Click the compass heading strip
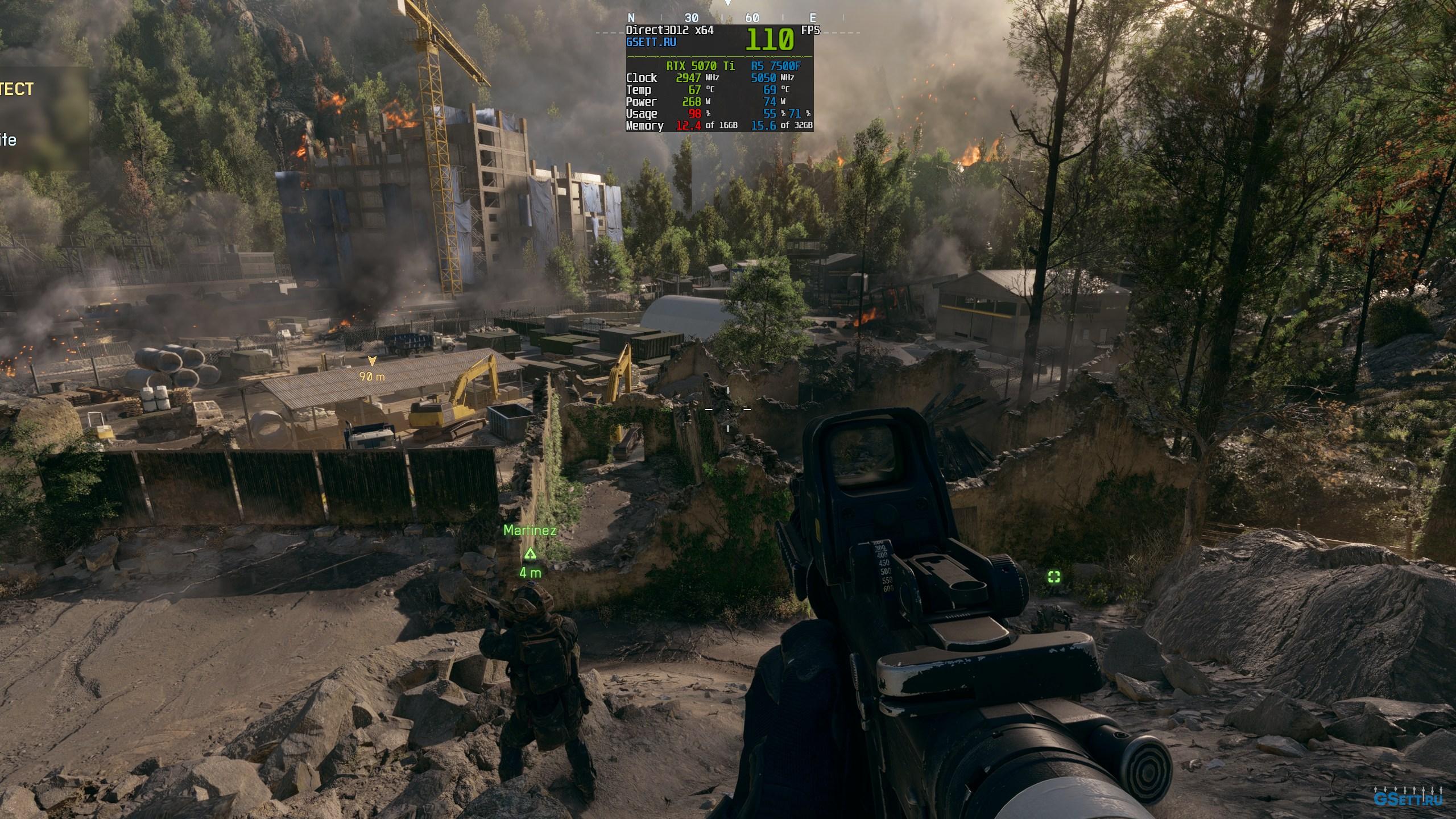The height and width of the screenshot is (819, 1456). click(722, 18)
